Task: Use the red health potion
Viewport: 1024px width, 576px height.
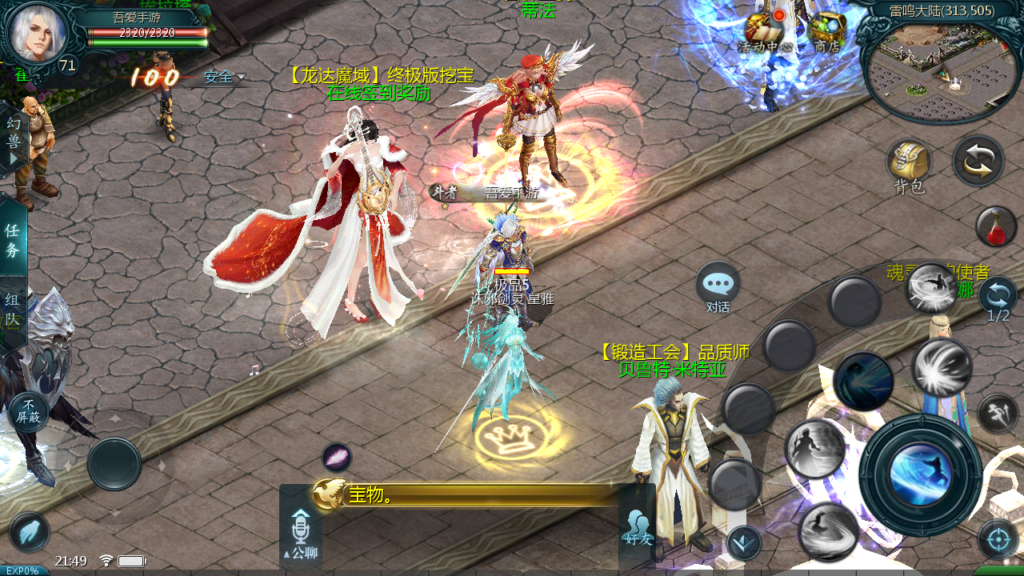Action: tap(996, 227)
